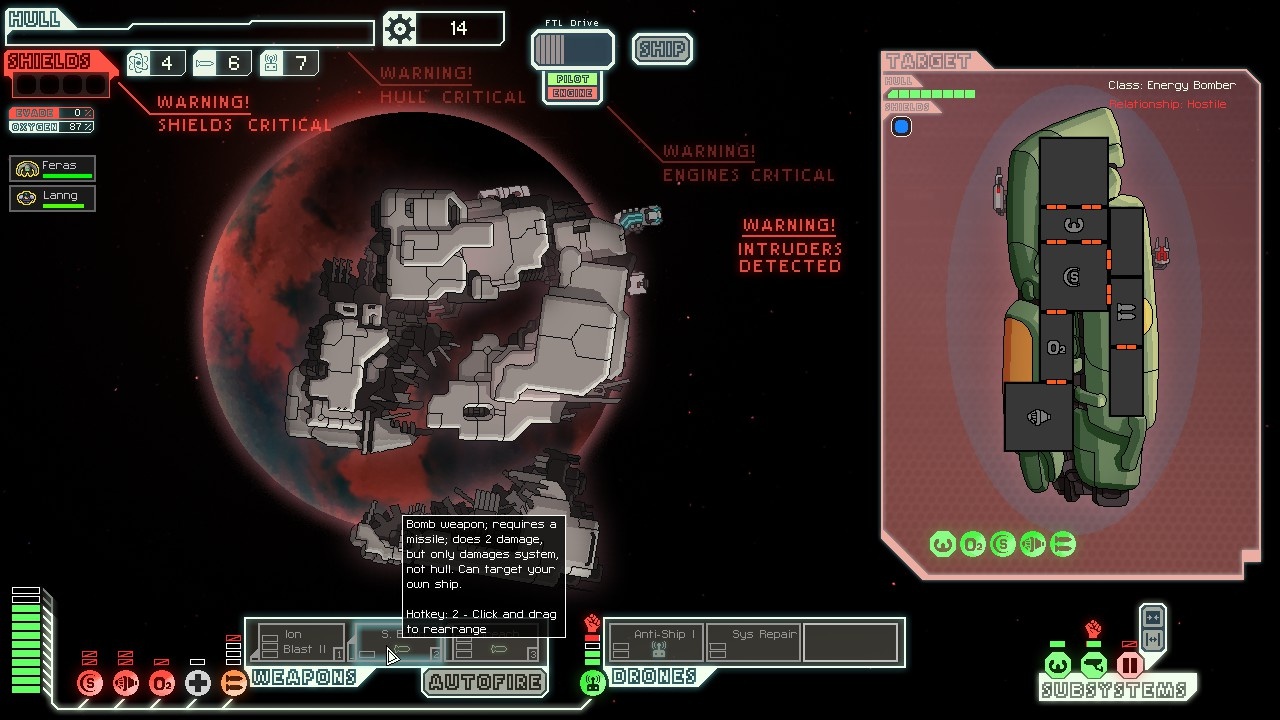
Task: Select crew member Feras
Action: [53, 168]
